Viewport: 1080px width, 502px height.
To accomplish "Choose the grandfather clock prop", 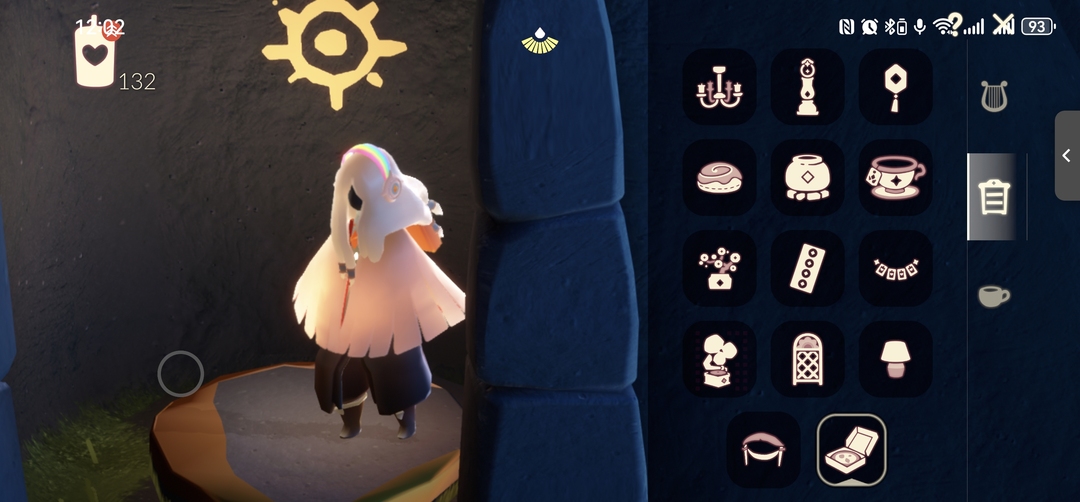I will pyautogui.click(x=807, y=87).
